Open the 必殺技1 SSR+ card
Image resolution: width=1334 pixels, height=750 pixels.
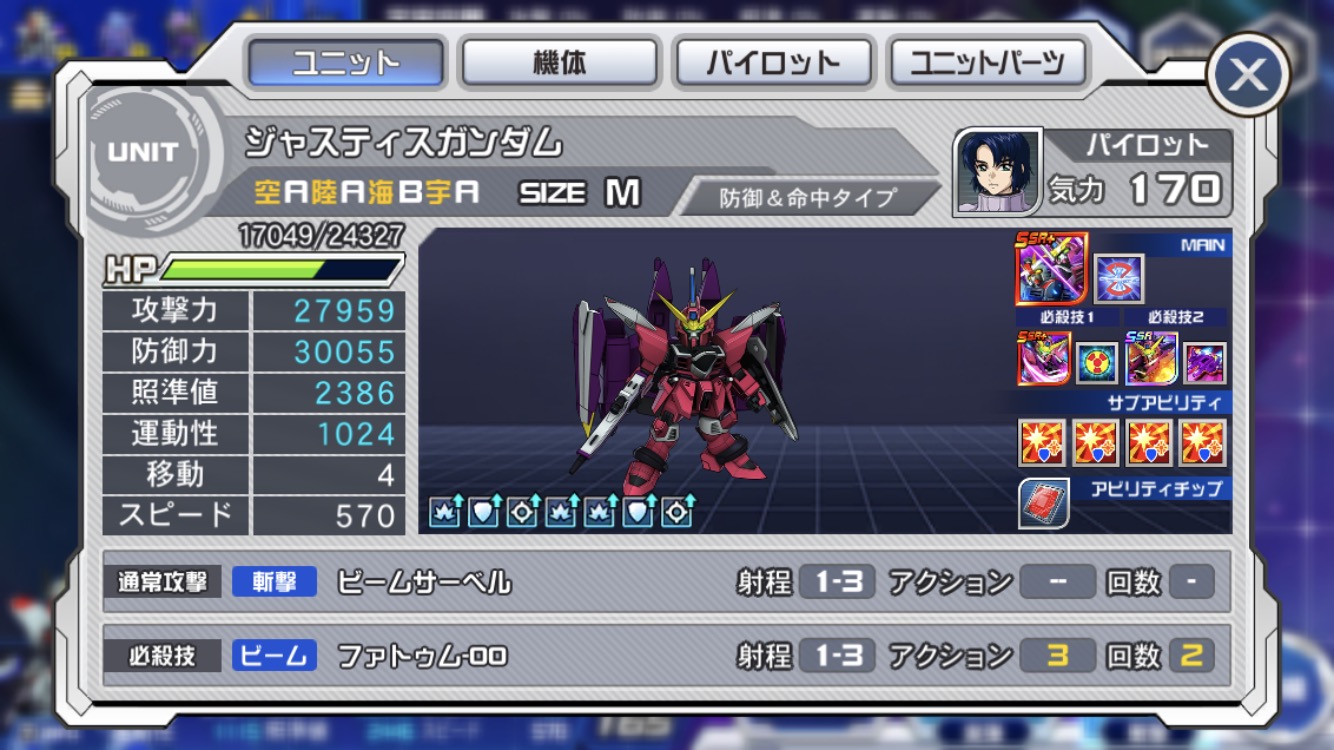click(x=1043, y=358)
